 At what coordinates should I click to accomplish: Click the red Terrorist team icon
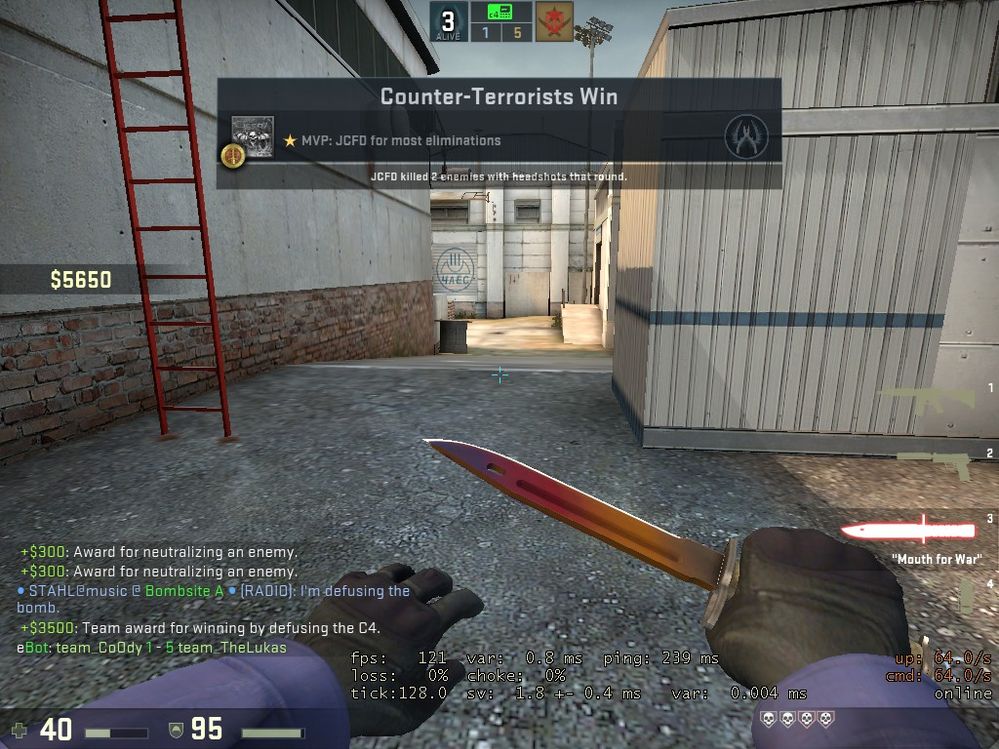point(554,22)
